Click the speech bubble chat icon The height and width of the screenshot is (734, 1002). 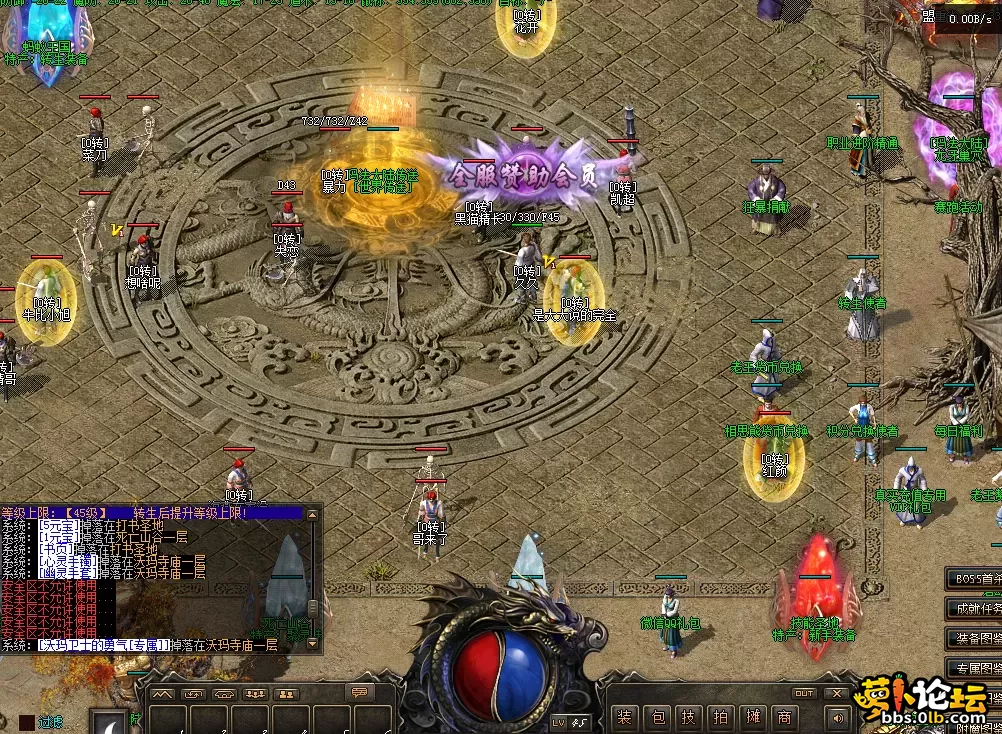click(359, 692)
